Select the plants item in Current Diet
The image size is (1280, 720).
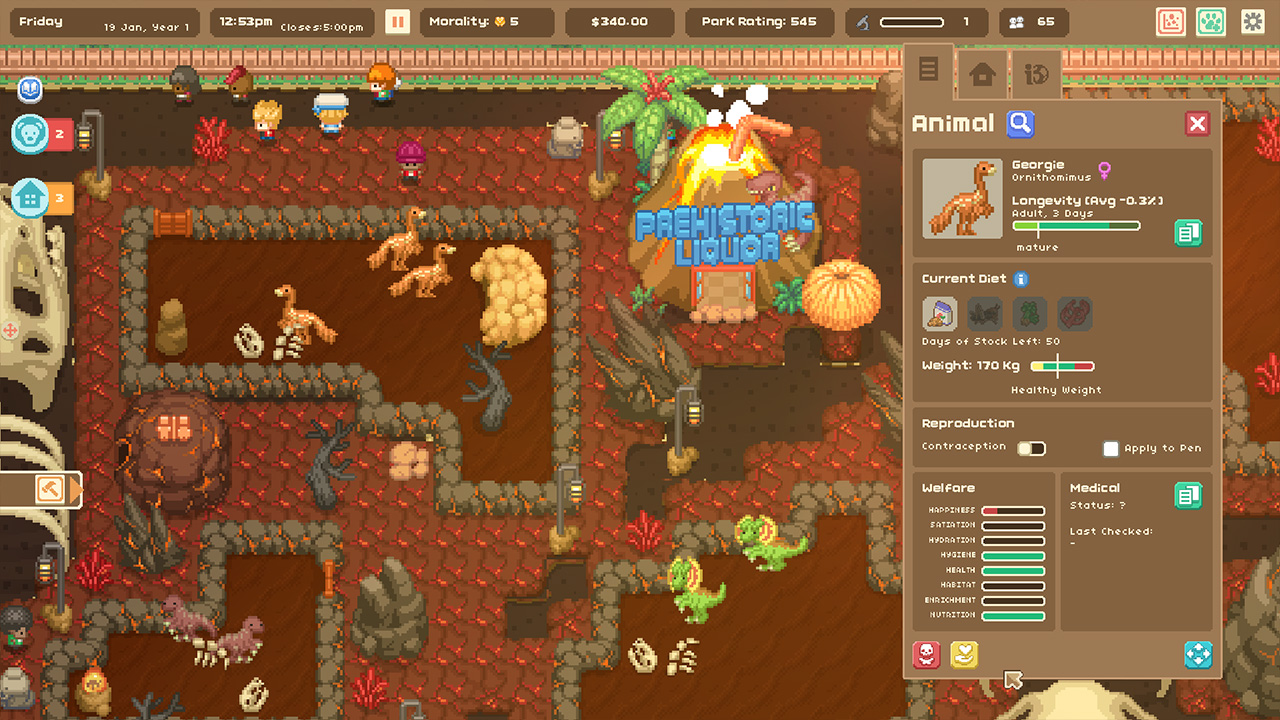point(1029,313)
